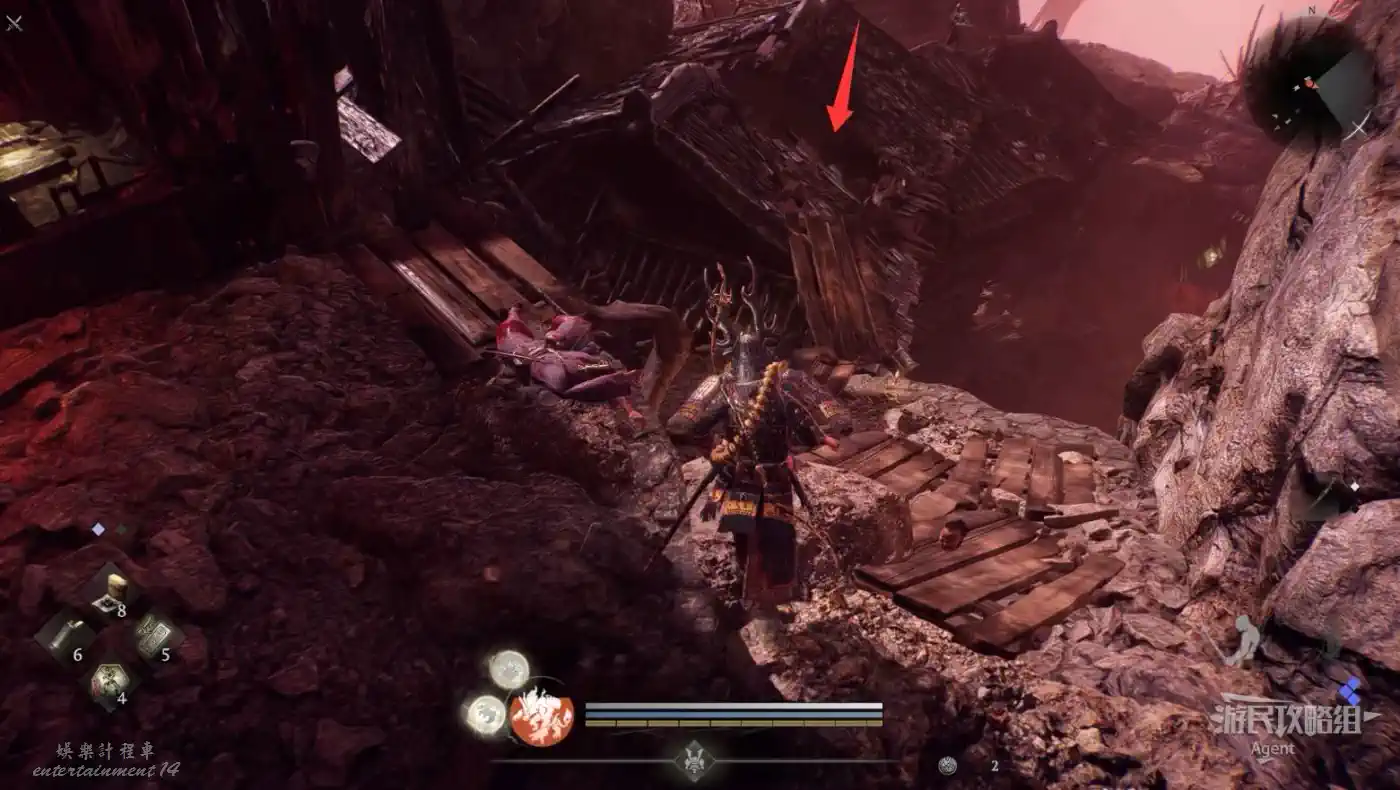The height and width of the screenshot is (790, 1400).
Task: Click the round coin icon beside the 2
Action: coord(948,766)
